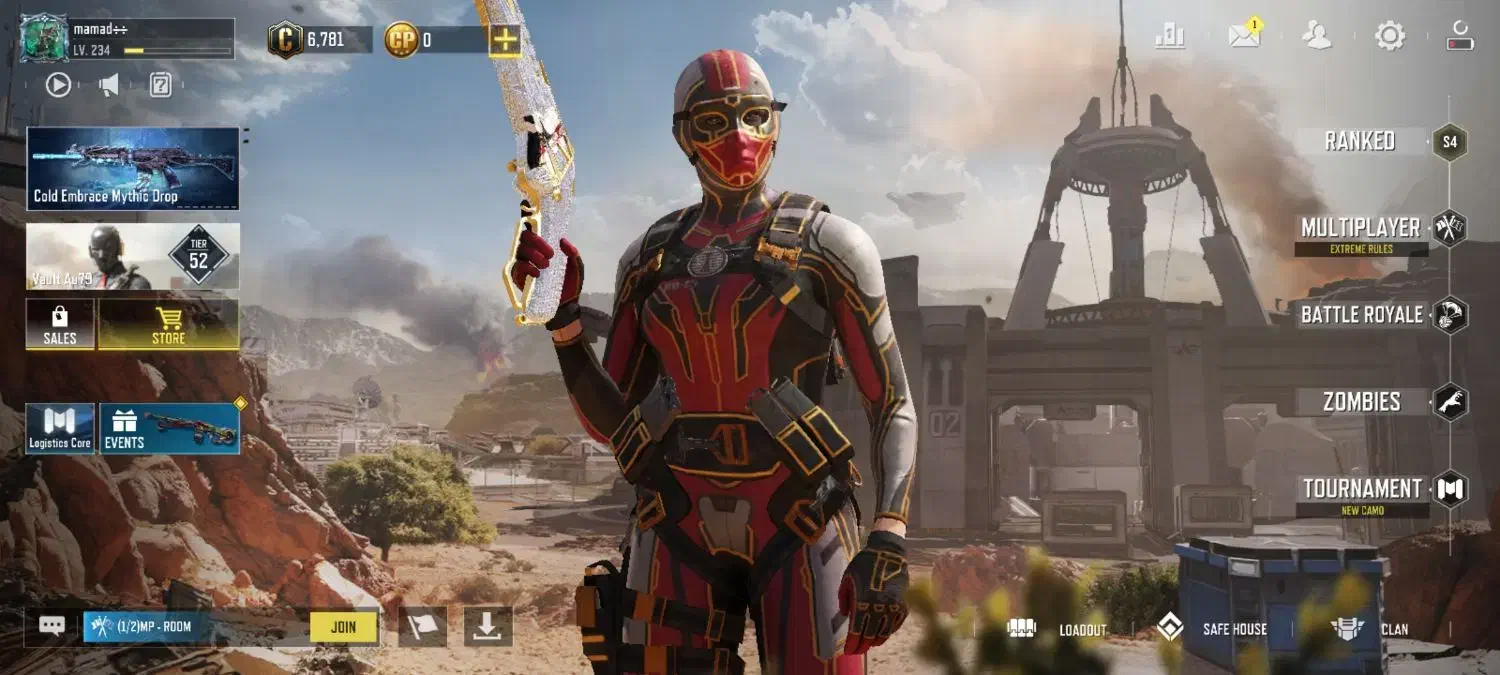Open Logistics Core
This screenshot has height=675, width=1500.
coord(60,429)
